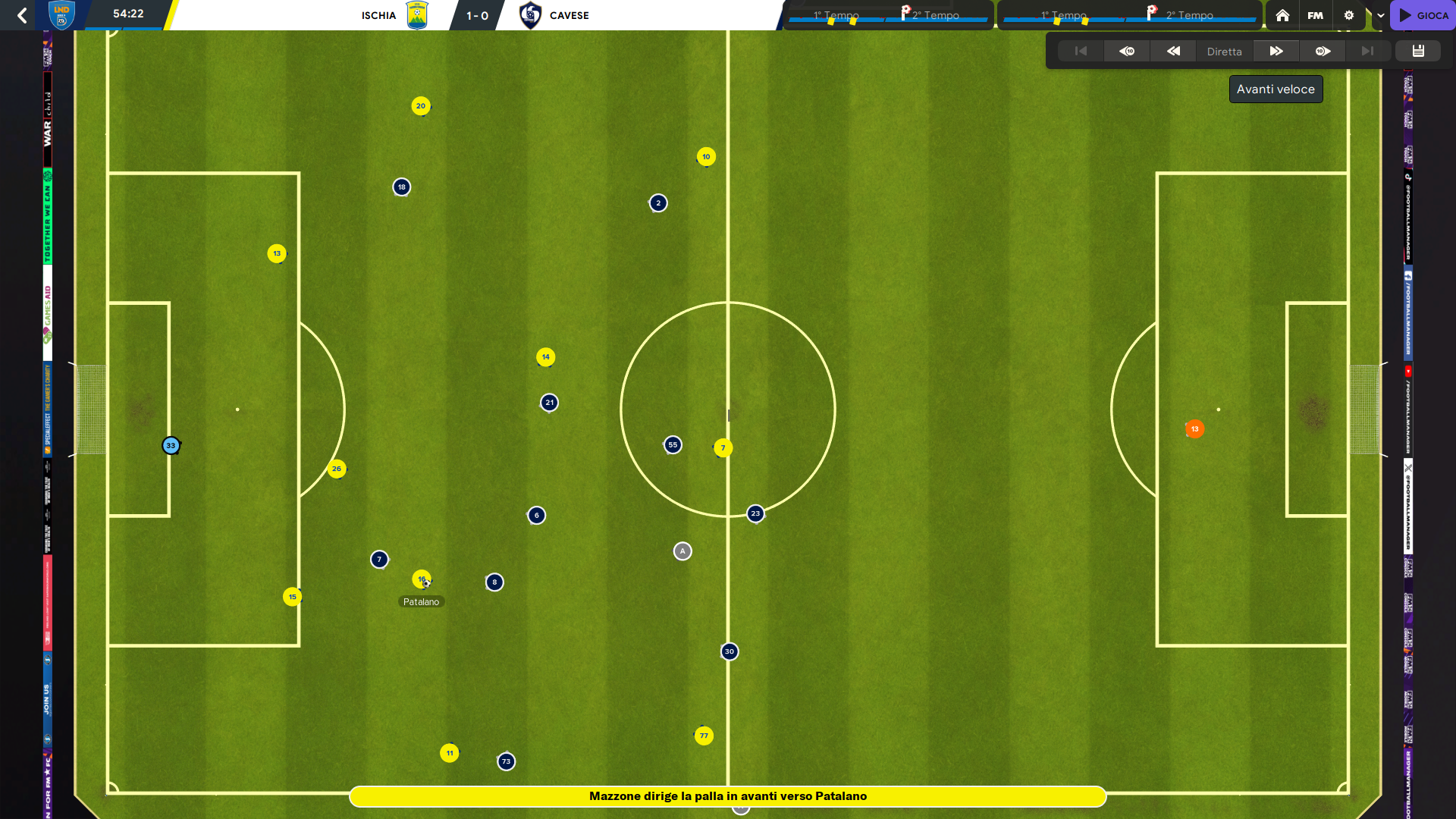1456x819 pixels.
Task: Return to live with Diretta
Action: (x=1224, y=52)
